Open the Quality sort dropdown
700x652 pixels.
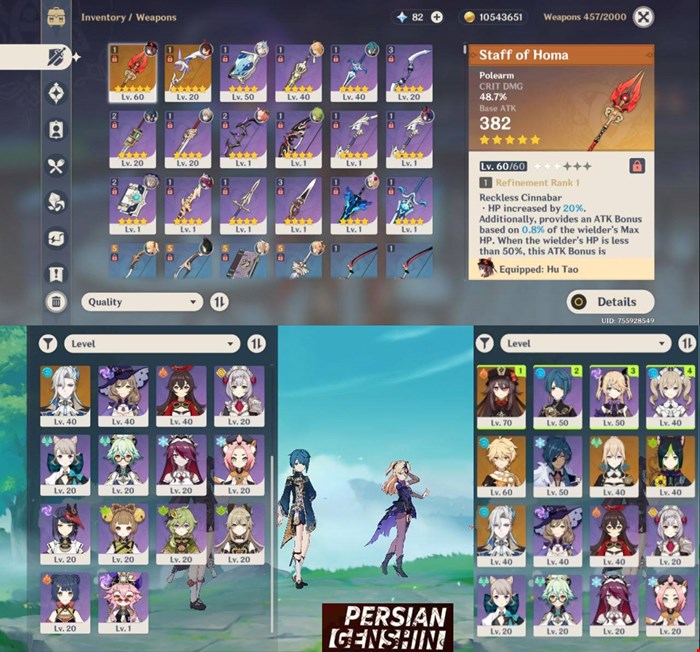143,301
